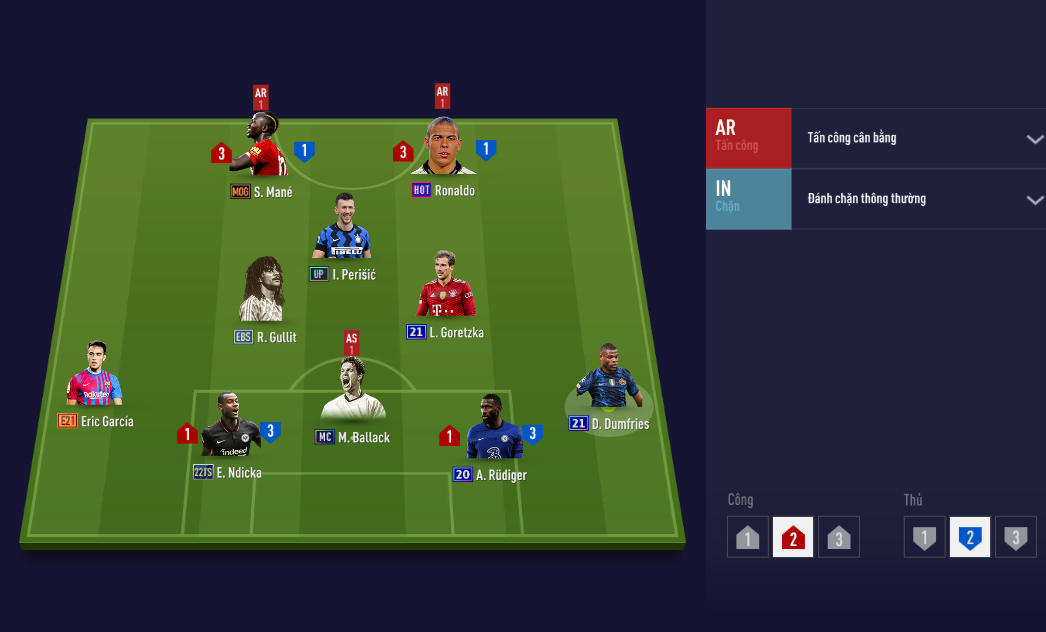1046x632 pixels.
Task: Choose Thủ defense level 2
Action: [969, 537]
